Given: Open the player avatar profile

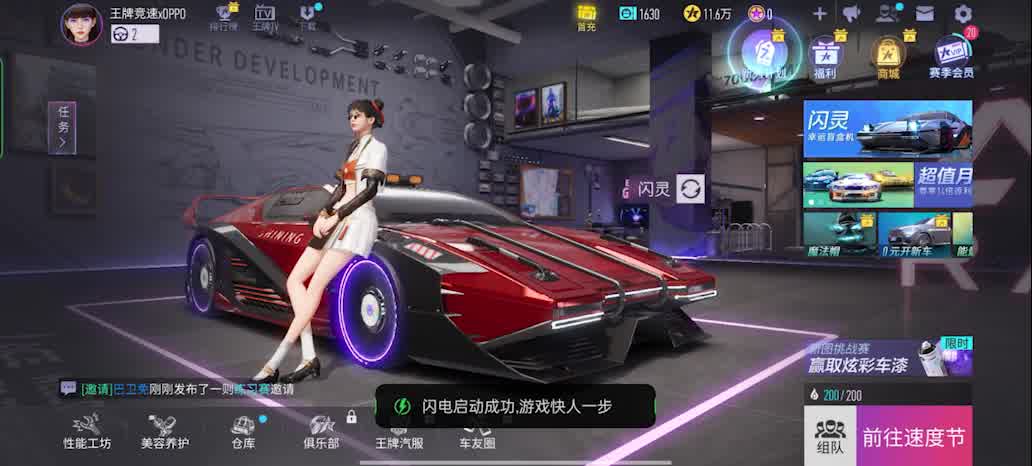Looking at the screenshot, I should (82, 24).
